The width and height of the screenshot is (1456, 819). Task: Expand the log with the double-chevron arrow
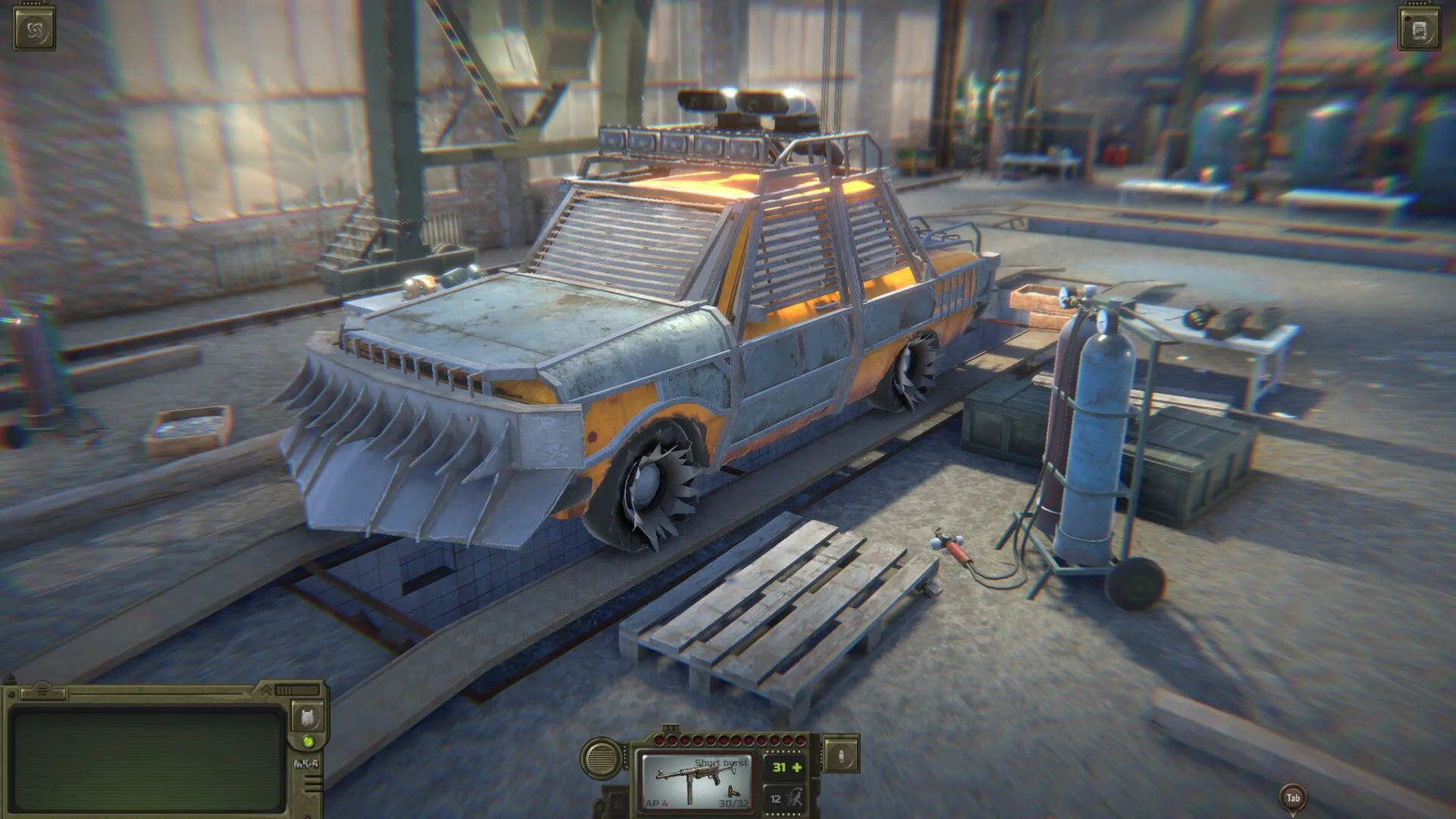point(267,690)
